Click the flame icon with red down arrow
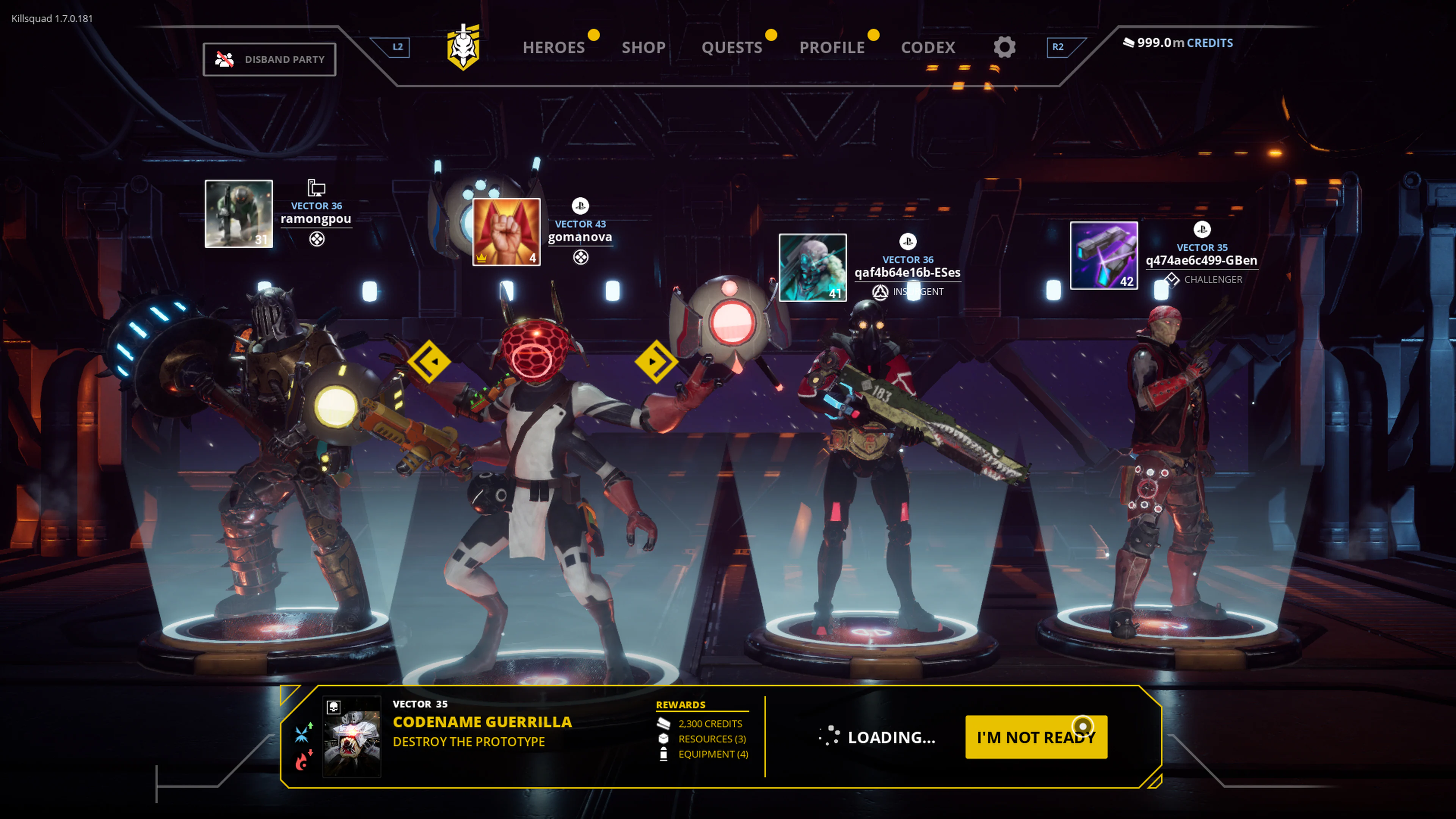 coord(303,760)
